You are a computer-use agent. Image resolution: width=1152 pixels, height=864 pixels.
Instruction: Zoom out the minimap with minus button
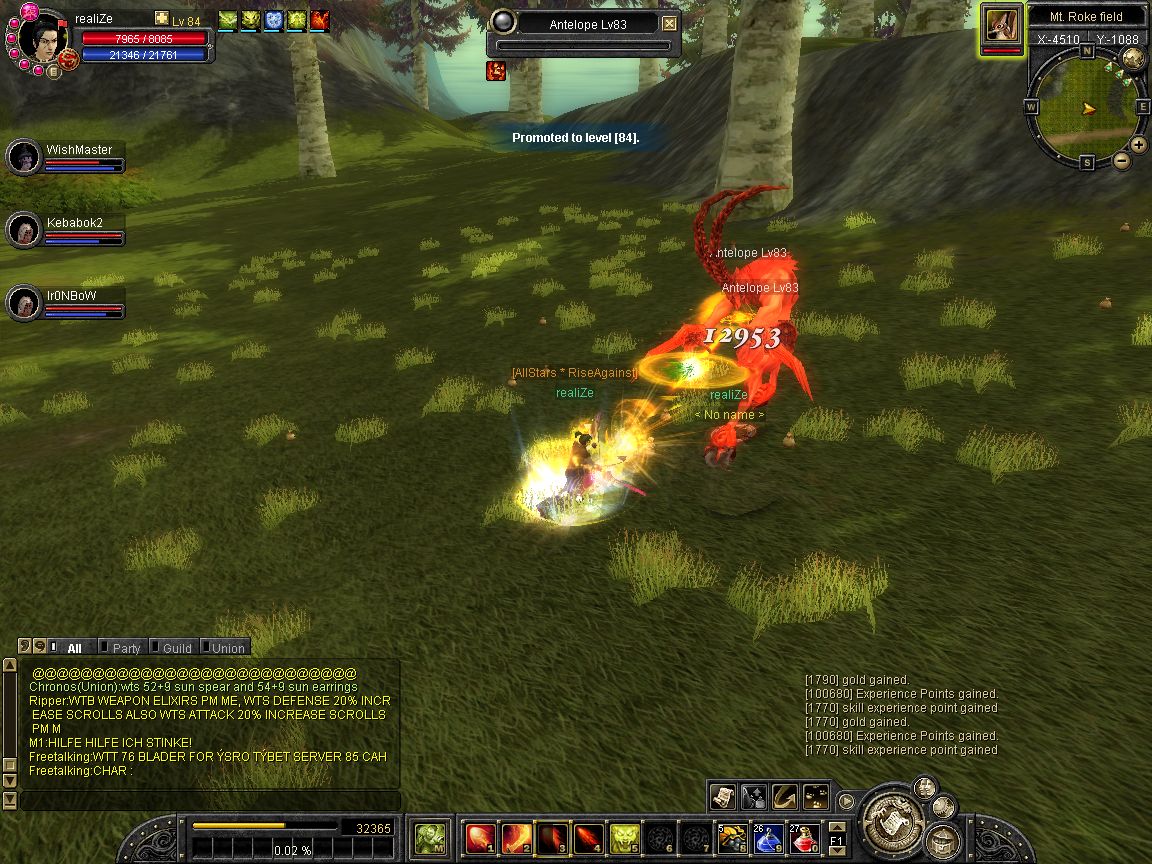pyautogui.click(x=1122, y=160)
